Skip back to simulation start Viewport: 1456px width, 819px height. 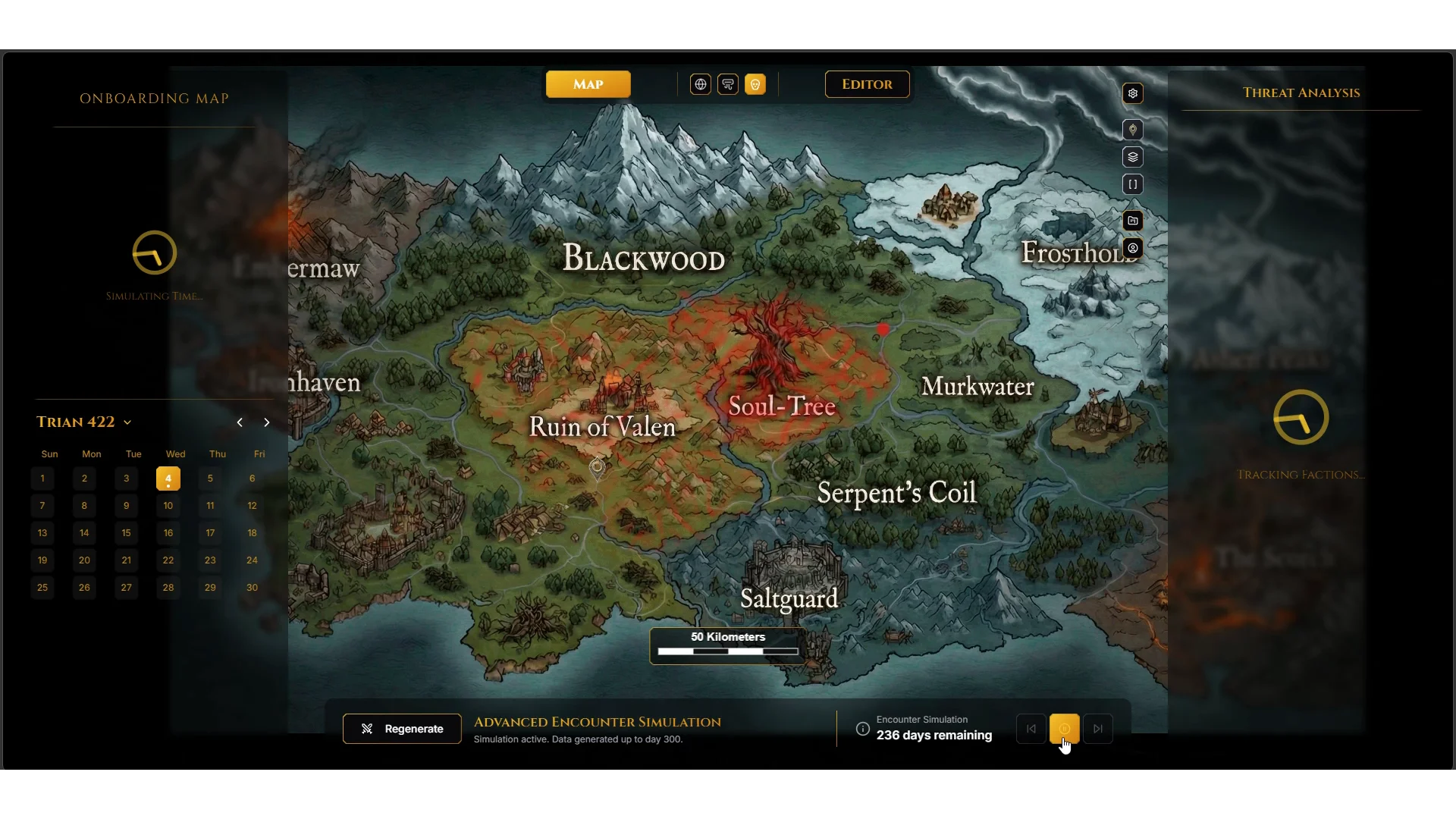[x=1031, y=729]
